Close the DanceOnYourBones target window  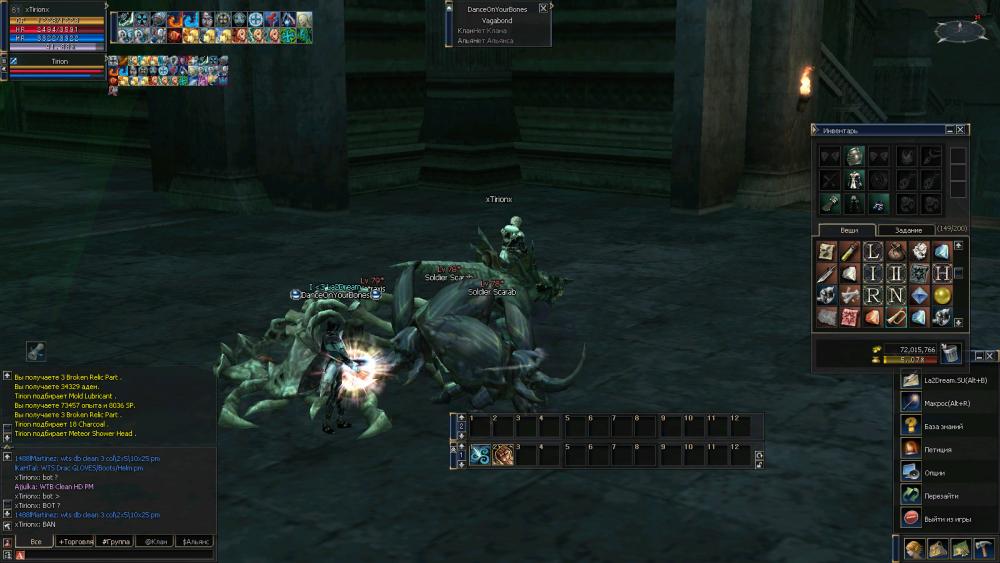tap(543, 8)
